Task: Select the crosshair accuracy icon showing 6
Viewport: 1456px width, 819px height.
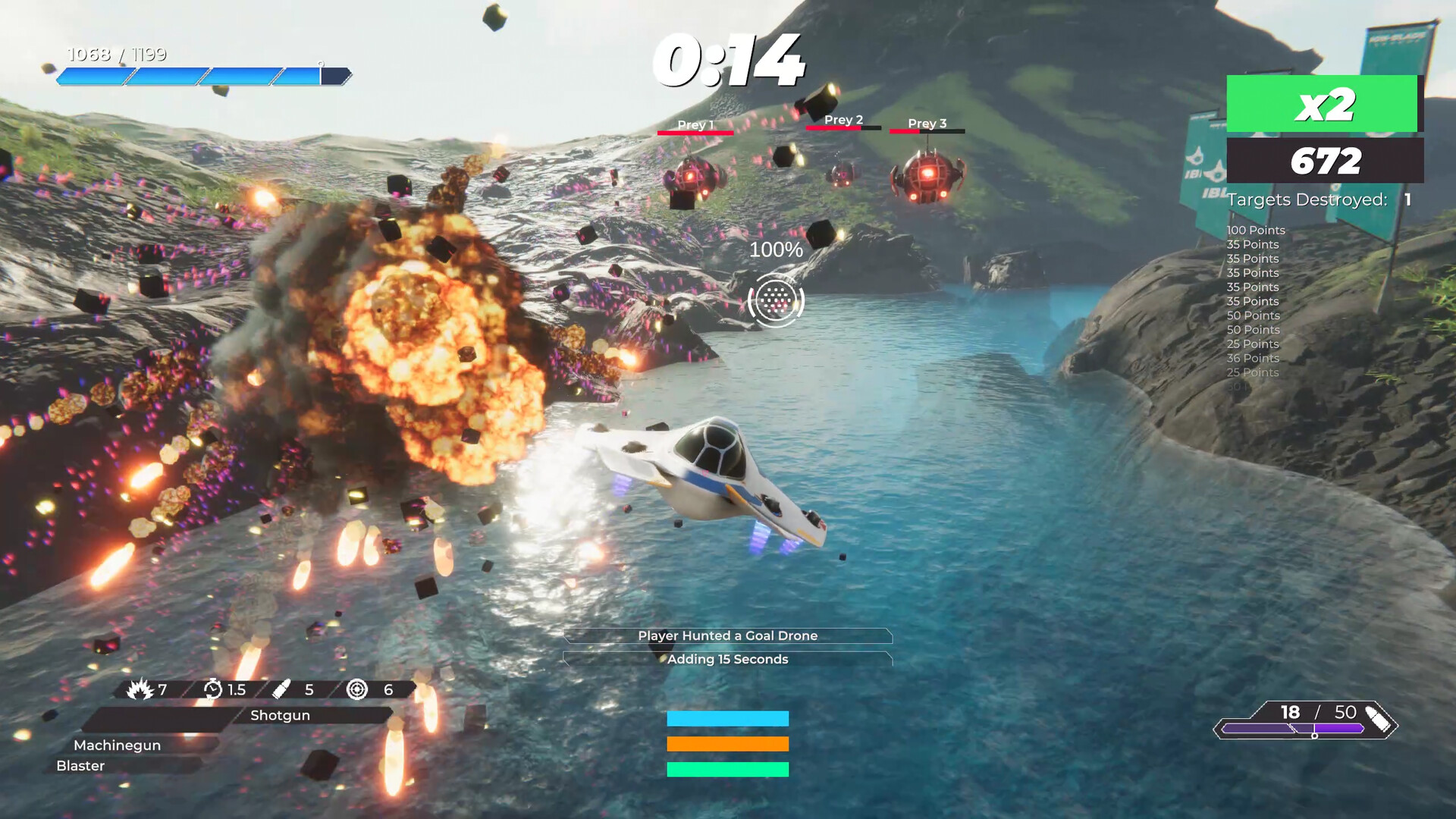Action: tap(356, 690)
